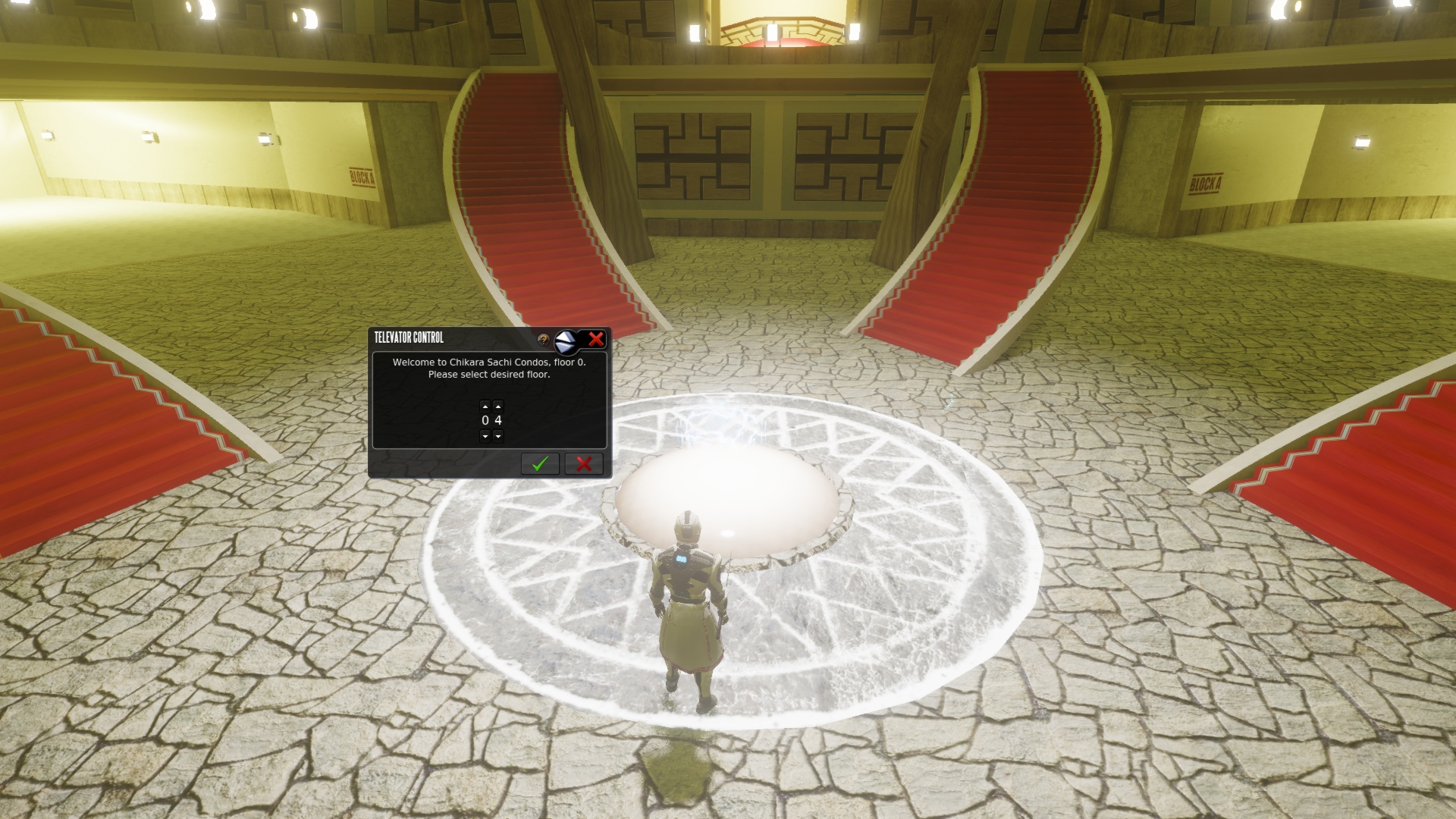Image resolution: width=1456 pixels, height=819 pixels.
Task: Confirm the floor with the green checkmark
Action: pyautogui.click(x=540, y=463)
